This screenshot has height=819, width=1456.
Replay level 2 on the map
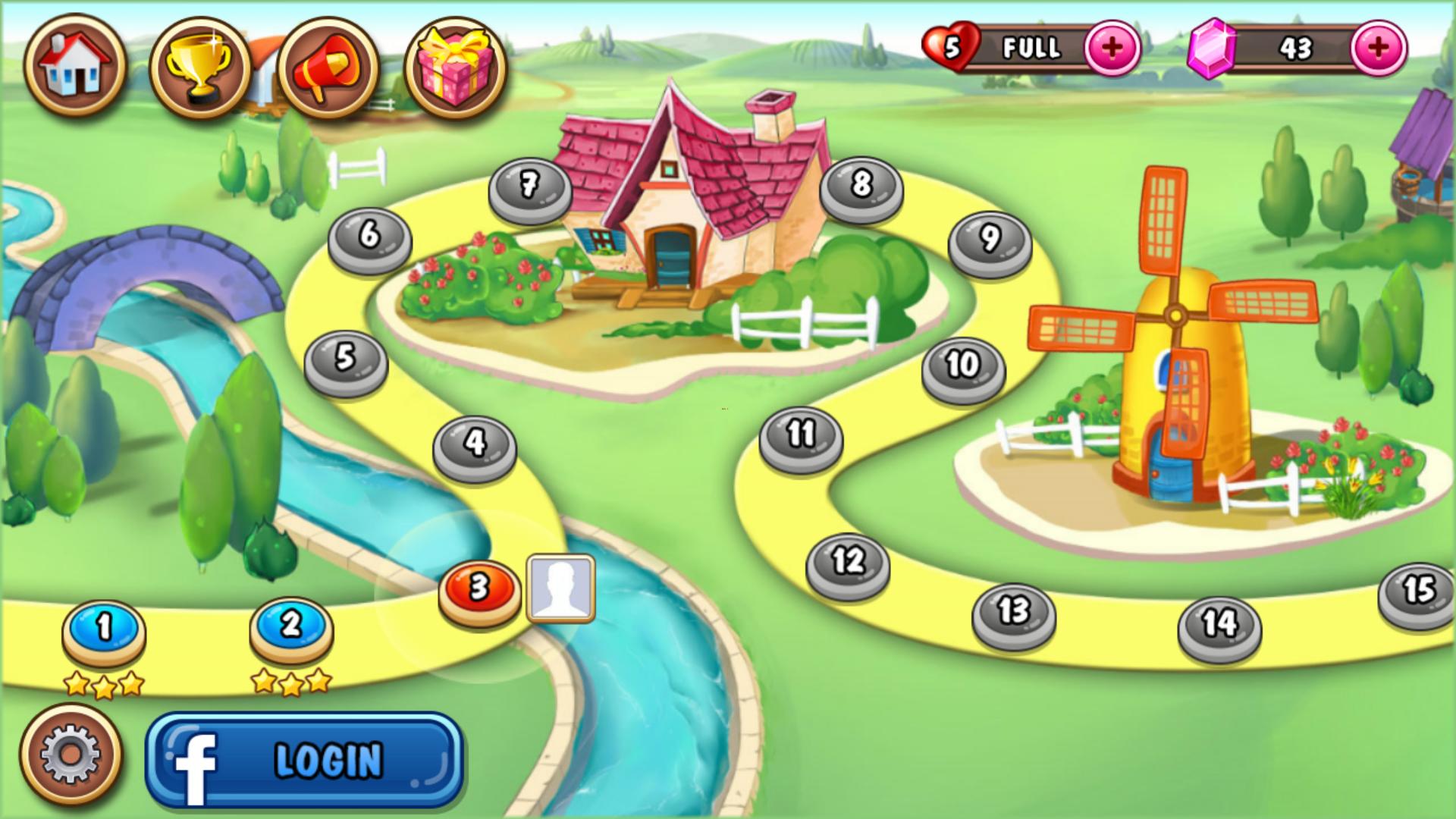(288, 628)
